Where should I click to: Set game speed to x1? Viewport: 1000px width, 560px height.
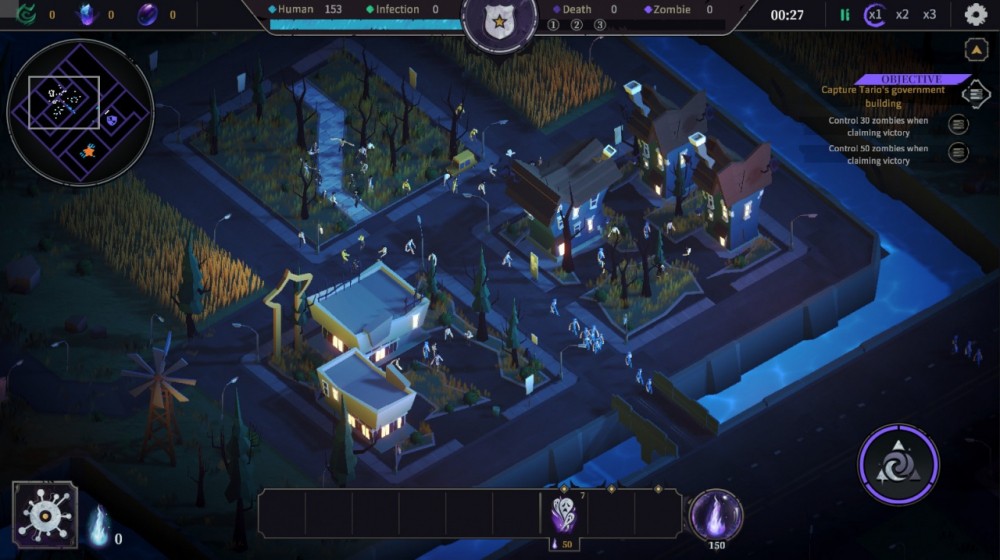[876, 15]
